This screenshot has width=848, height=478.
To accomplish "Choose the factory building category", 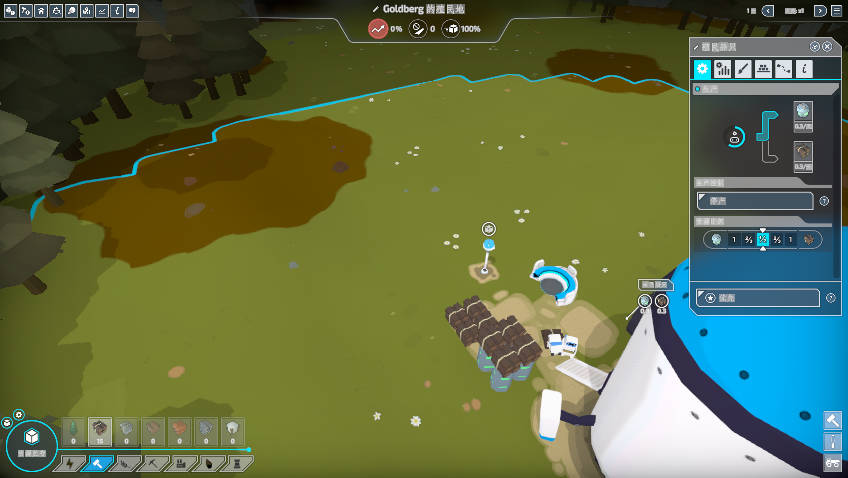I will pyautogui.click(x=180, y=463).
